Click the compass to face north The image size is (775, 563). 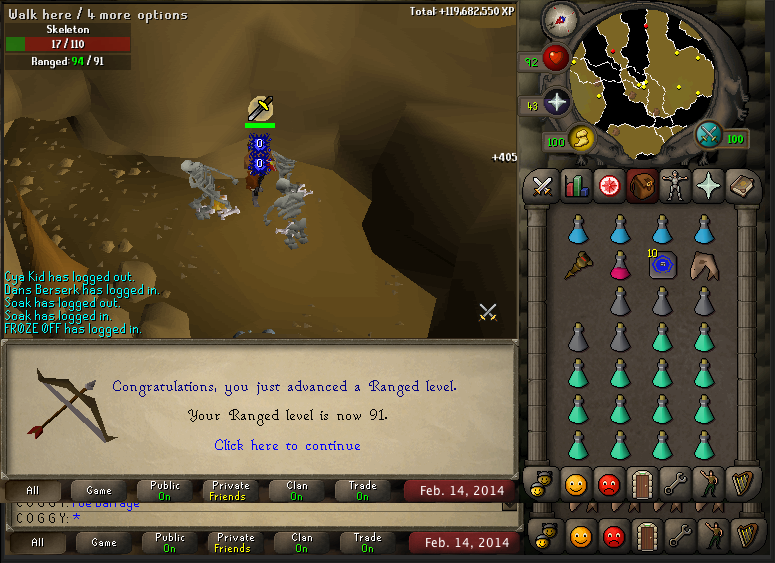[558, 19]
